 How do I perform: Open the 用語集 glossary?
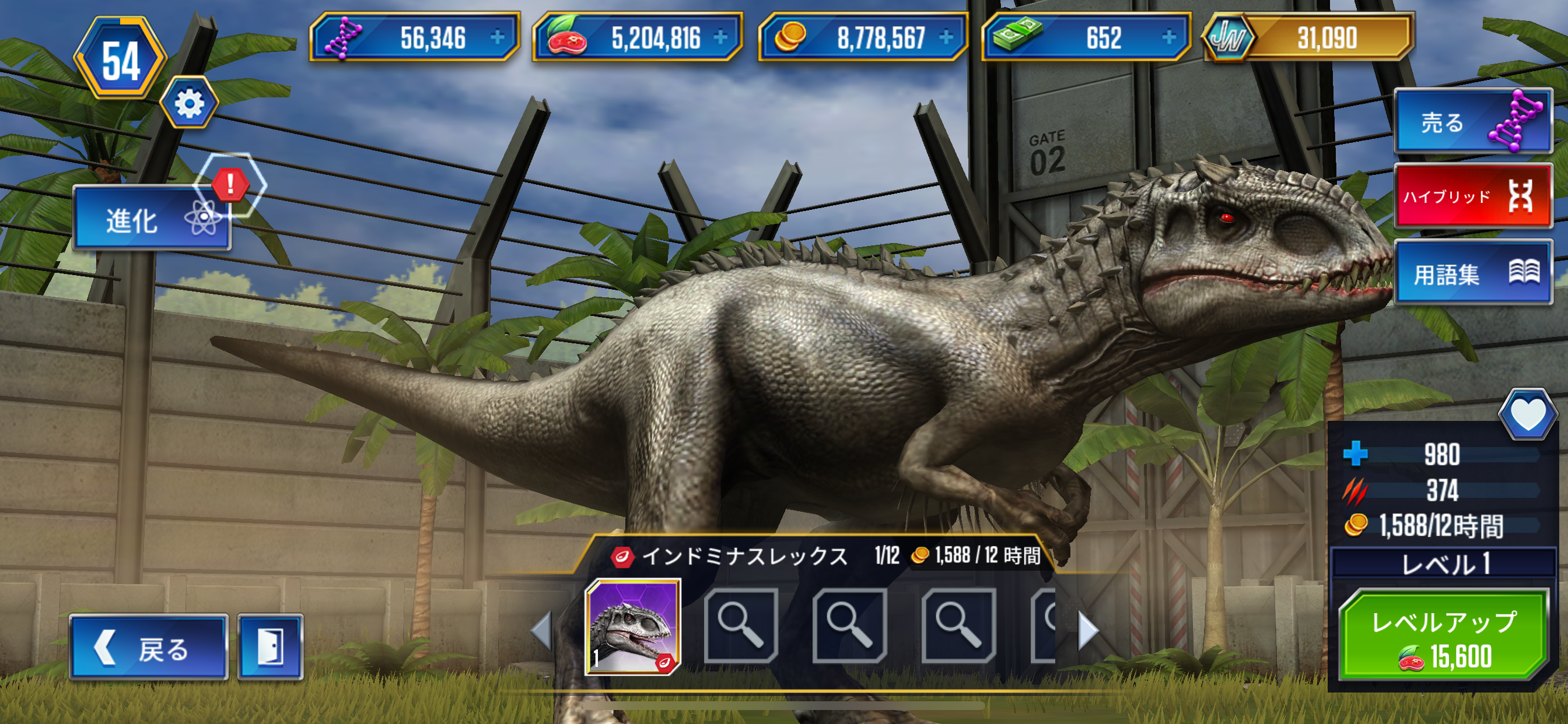click(x=1473, y=273)
